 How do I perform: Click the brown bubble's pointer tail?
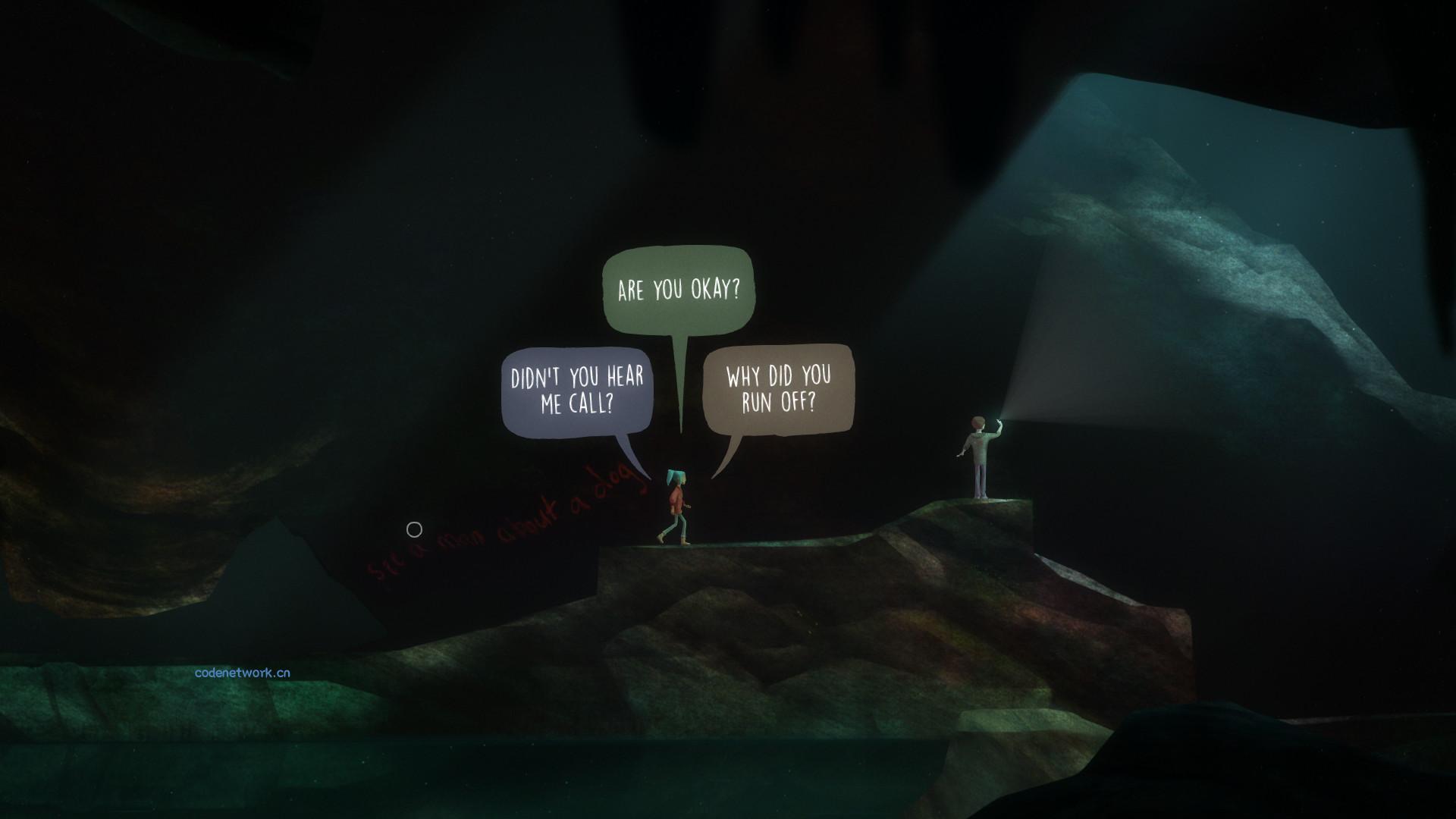(730, 455)
